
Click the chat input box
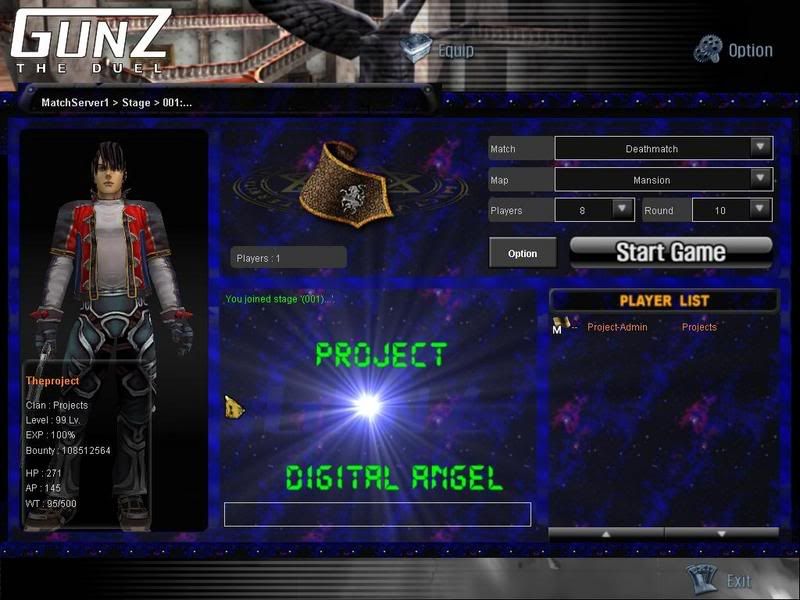[377, 514]
